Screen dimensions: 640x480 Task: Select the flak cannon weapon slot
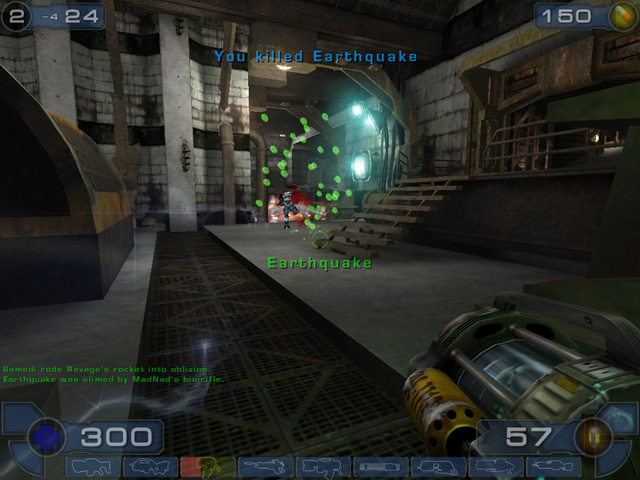click(438, 467)
